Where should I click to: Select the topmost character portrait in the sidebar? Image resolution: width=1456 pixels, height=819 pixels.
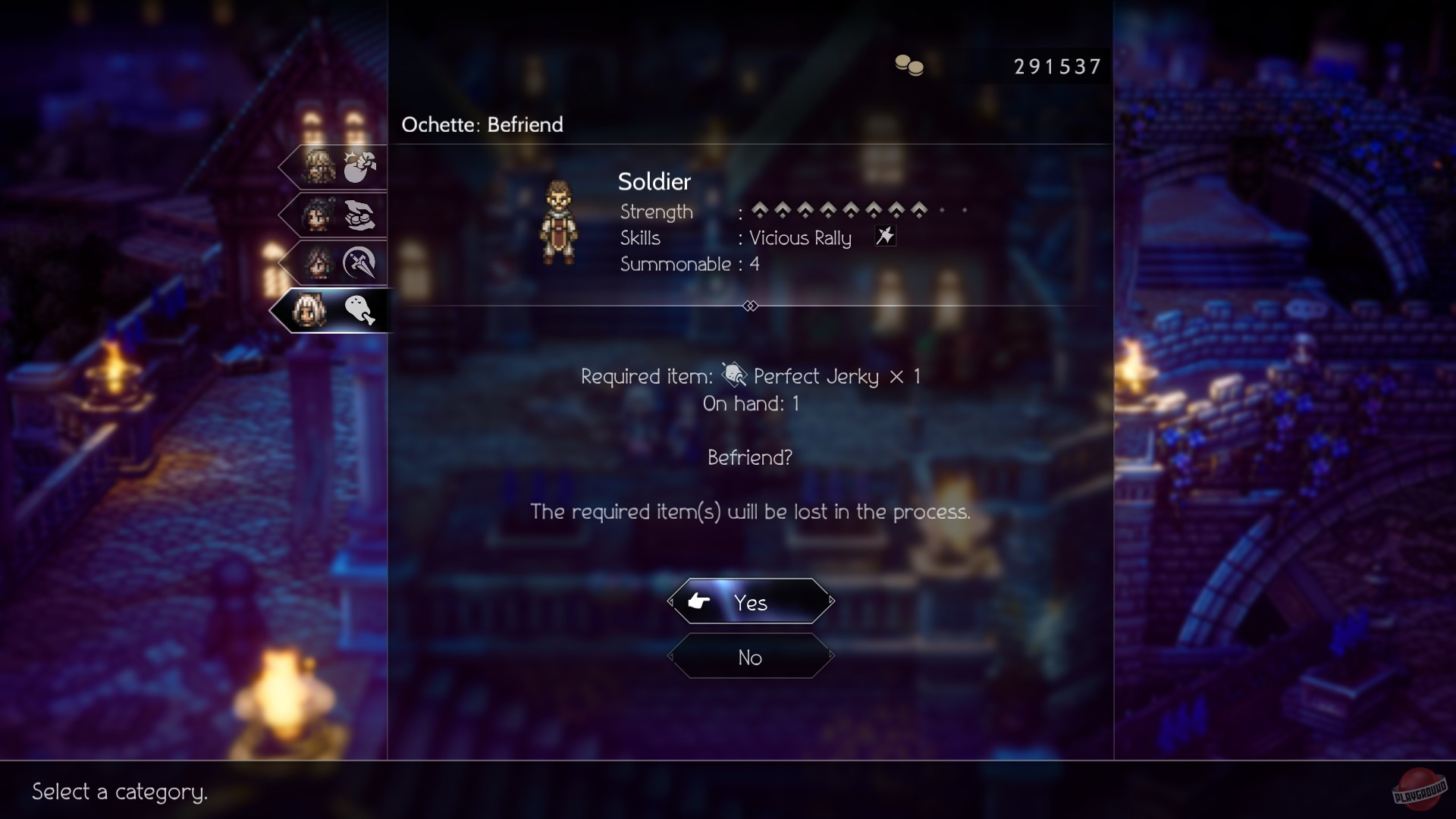(x=318, y=167)
